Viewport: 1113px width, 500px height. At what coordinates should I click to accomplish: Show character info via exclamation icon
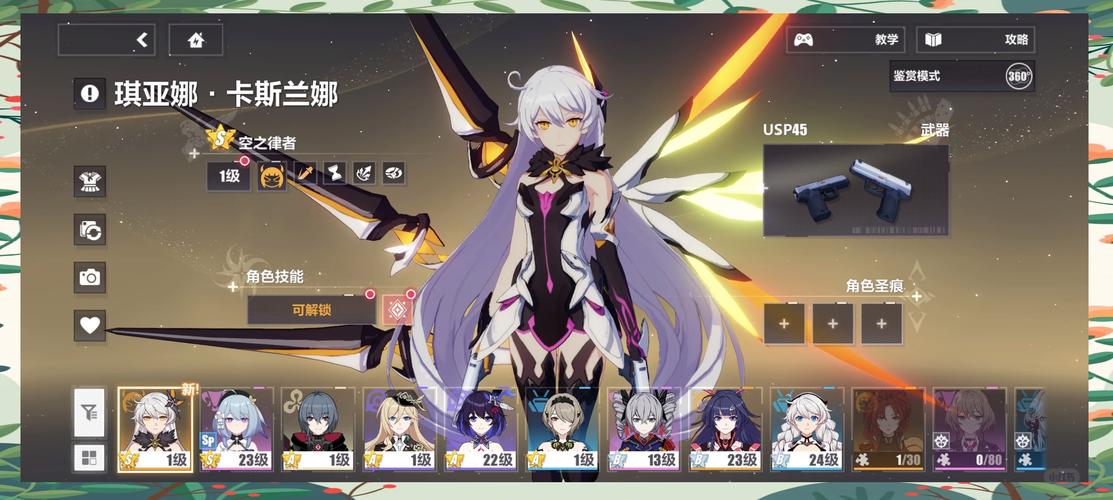tap(90, 94)
